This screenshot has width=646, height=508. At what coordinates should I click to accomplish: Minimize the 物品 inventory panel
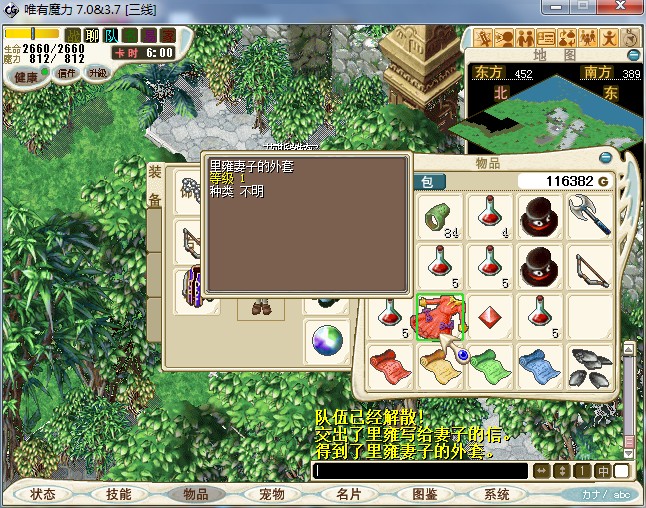click(x=605, y=158)
